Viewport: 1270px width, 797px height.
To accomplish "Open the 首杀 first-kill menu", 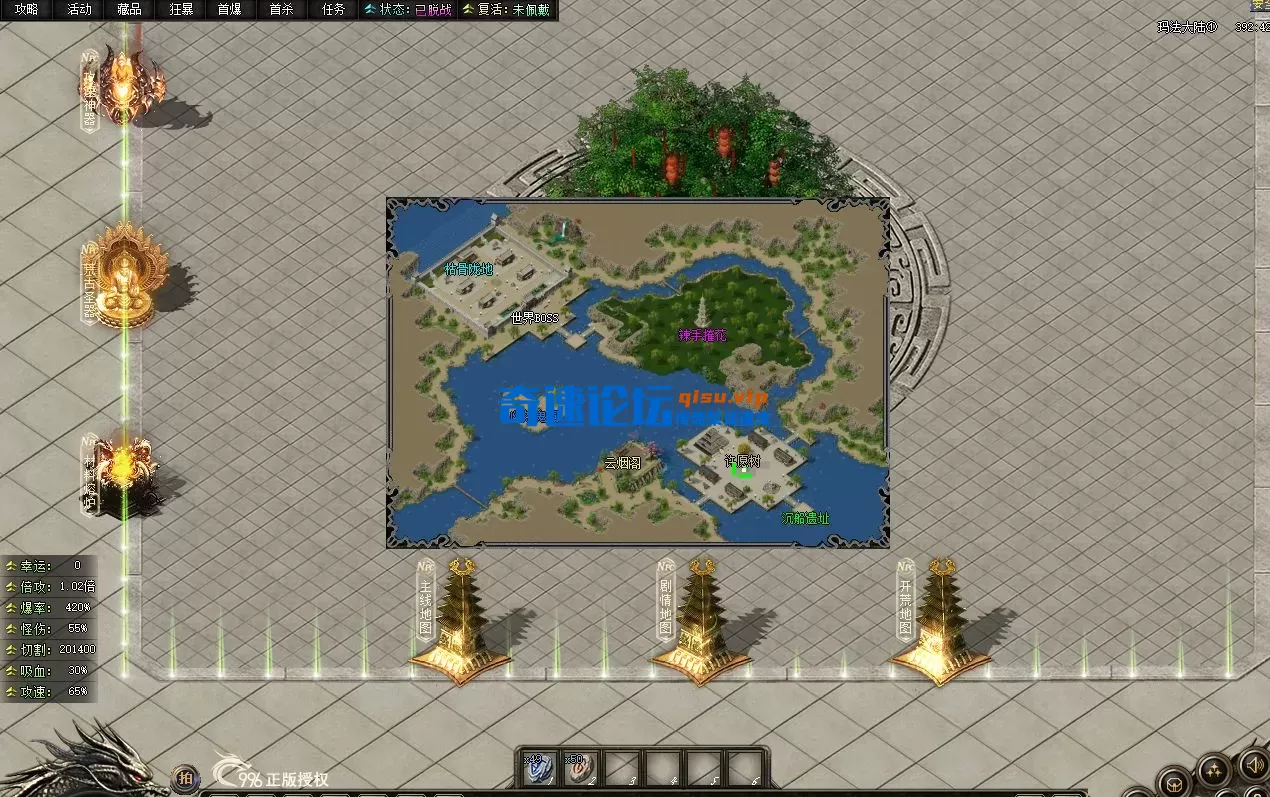I will click(x=281, y=10).
